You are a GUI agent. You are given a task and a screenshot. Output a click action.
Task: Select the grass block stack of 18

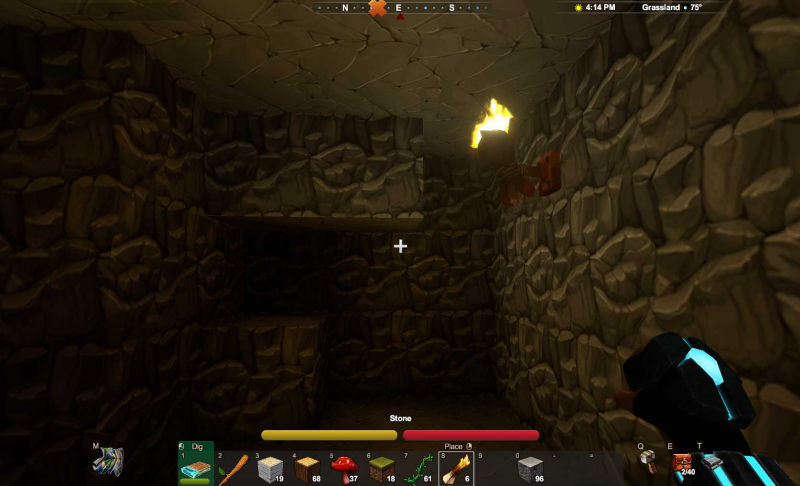[381, 467]
